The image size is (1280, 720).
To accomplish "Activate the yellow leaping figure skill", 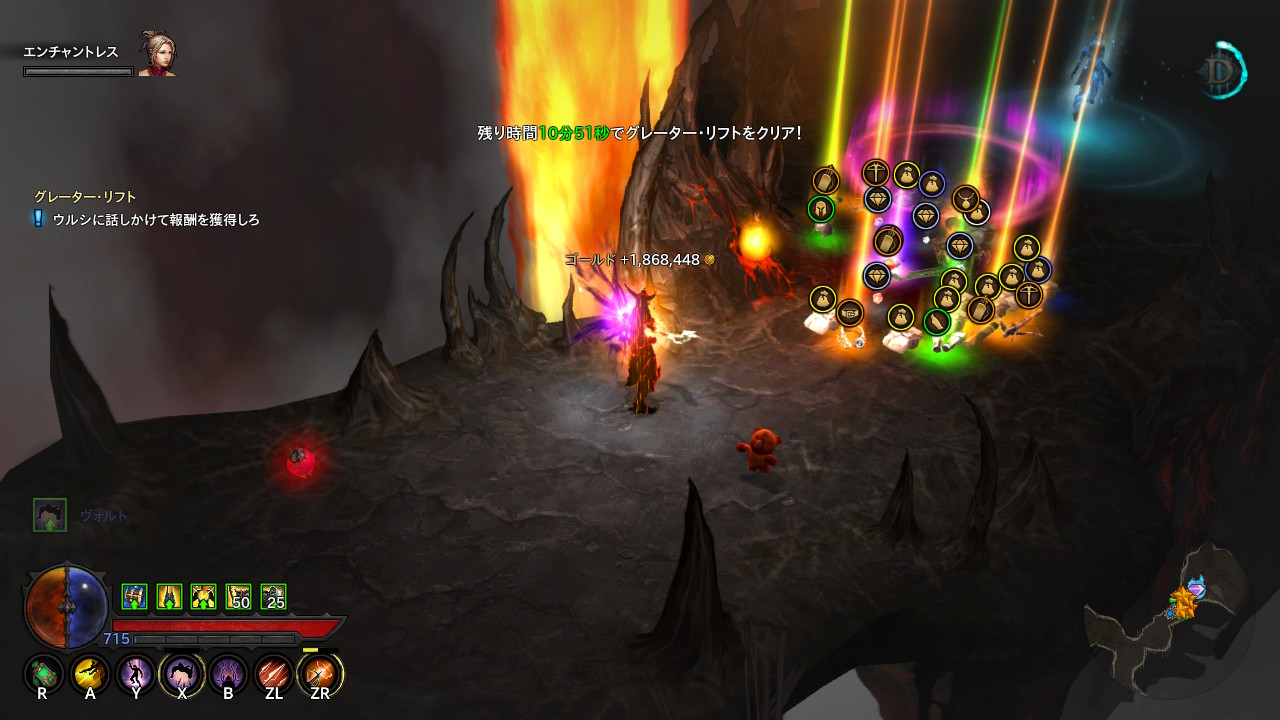I will tap(90, 674).
